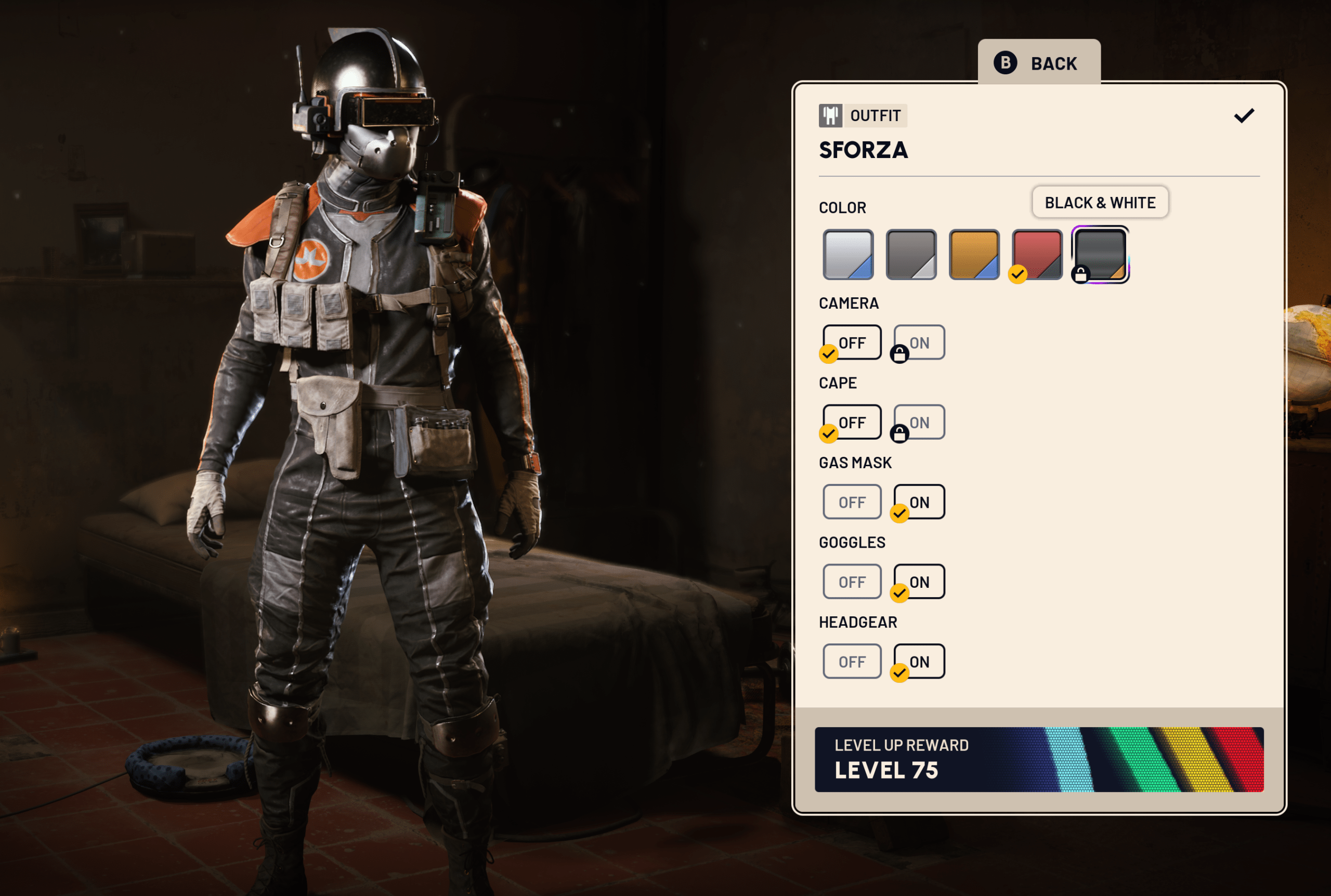1331x896 pixels.
Task: Choose the dark grey color swatch
Action: point(911,255)
